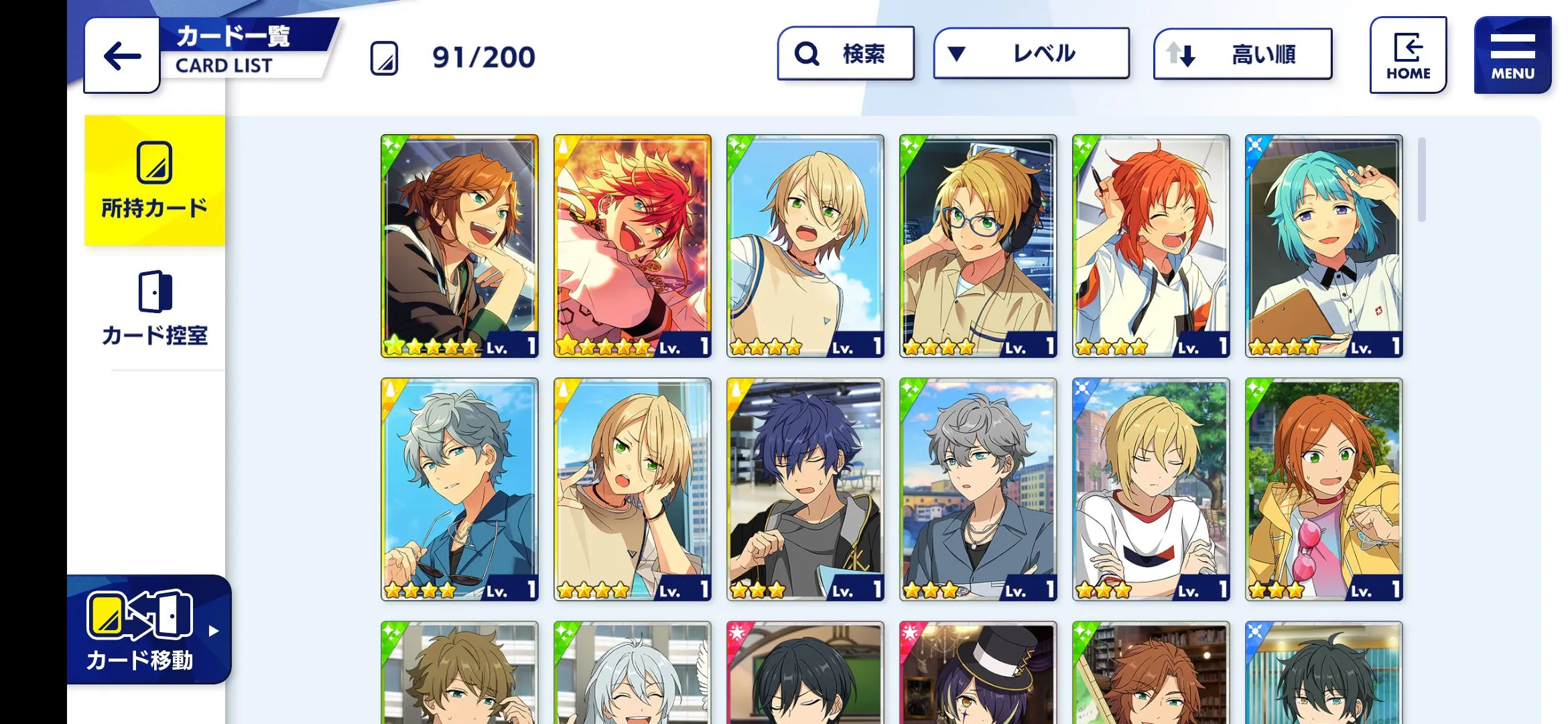Choose the blonde card with crossed arms

click(x=1151, y=489)
